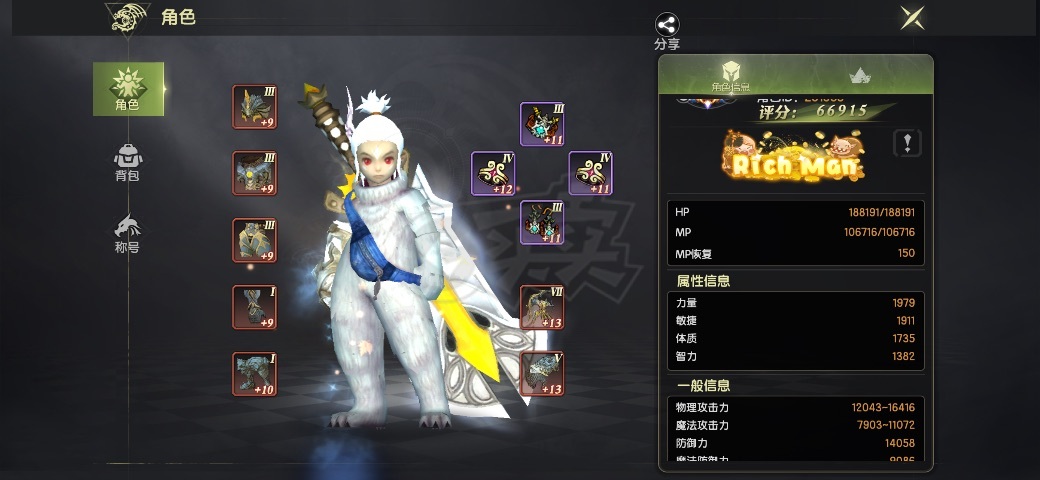Viewport: 1040px width, 480px height.
Task: Open the 背包 backpack tab
Action: (x=127, y=162)
